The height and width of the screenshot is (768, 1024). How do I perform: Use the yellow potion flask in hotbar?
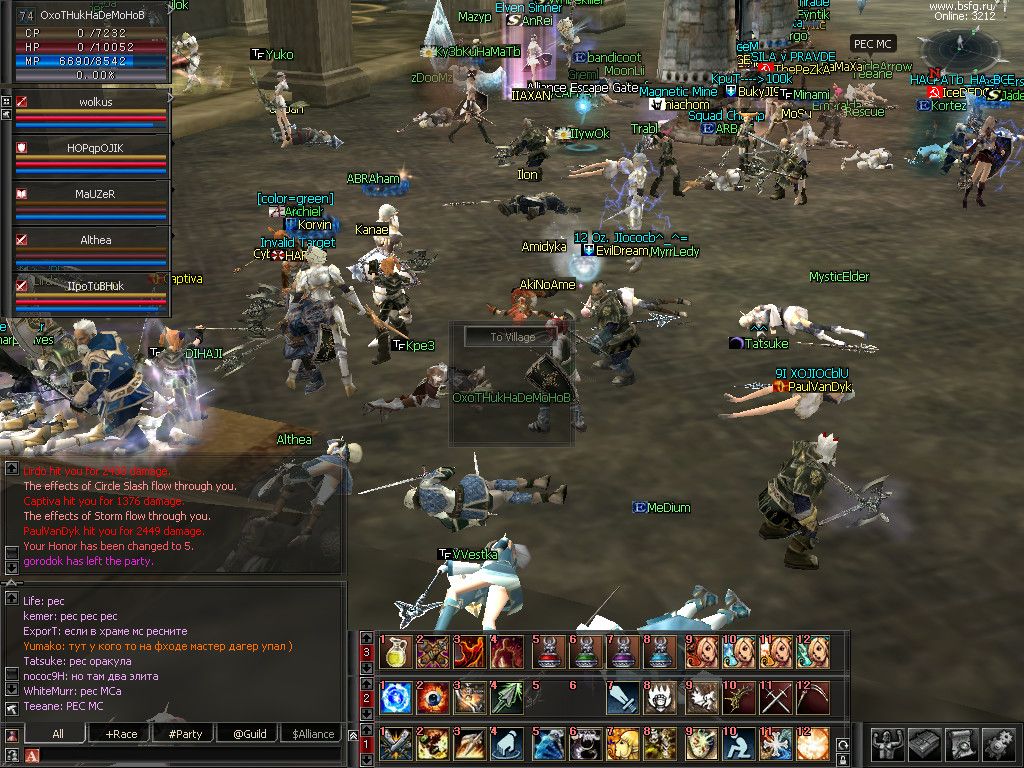click(395, 652)
